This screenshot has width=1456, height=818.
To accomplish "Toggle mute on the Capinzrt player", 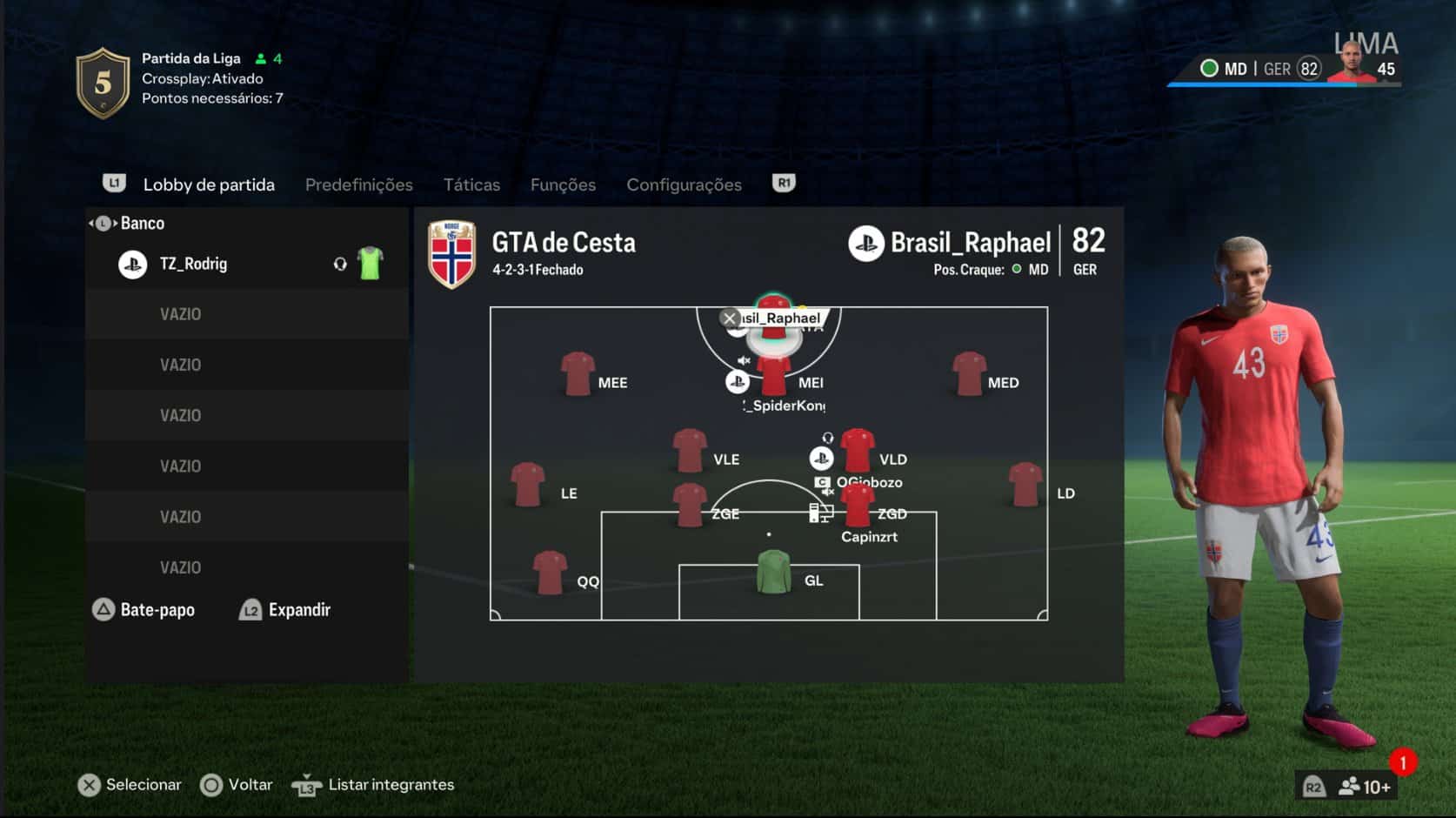I will click(827, 491).
